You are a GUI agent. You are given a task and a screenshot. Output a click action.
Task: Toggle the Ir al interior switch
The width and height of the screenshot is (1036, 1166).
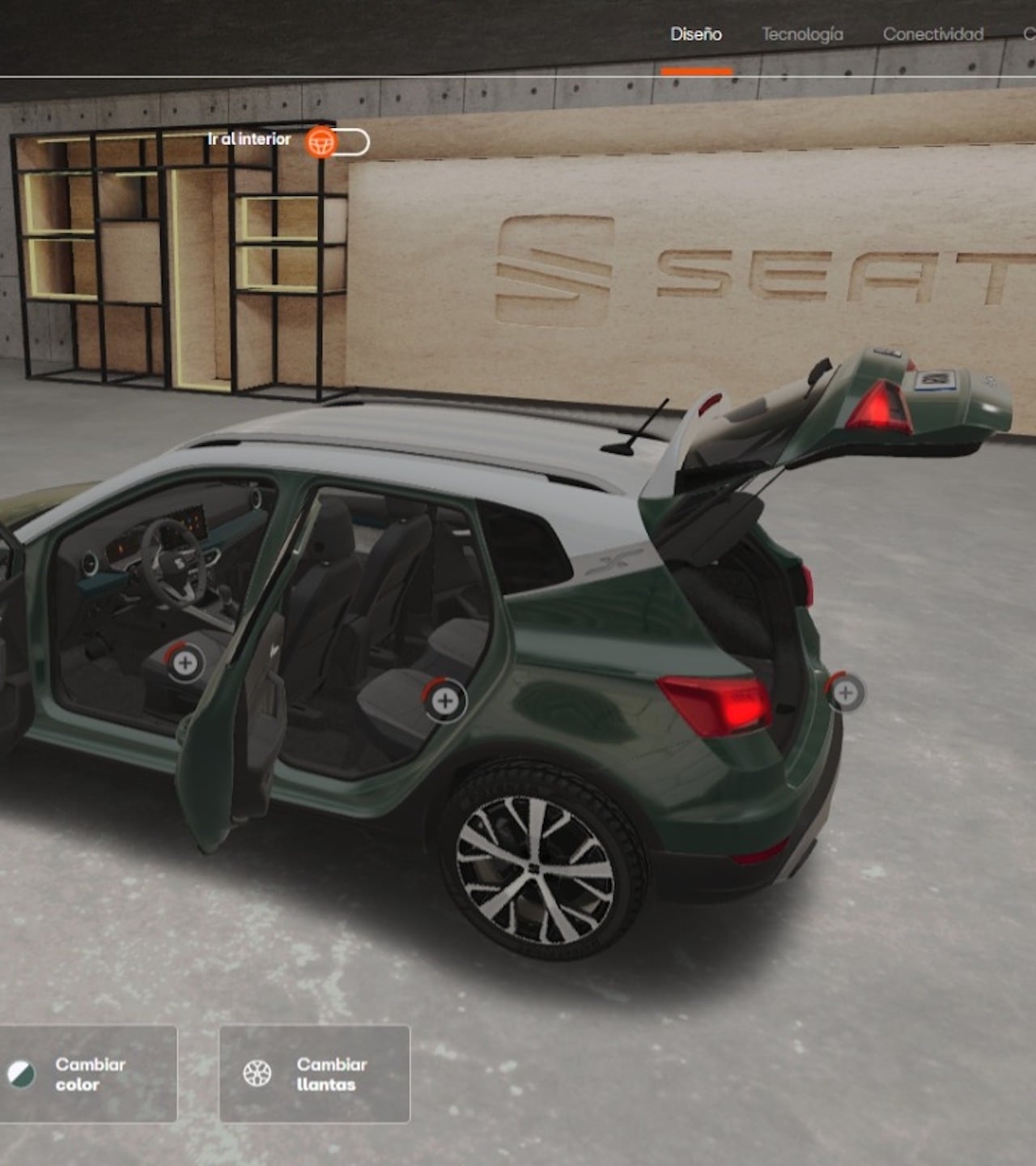point(338,143)
